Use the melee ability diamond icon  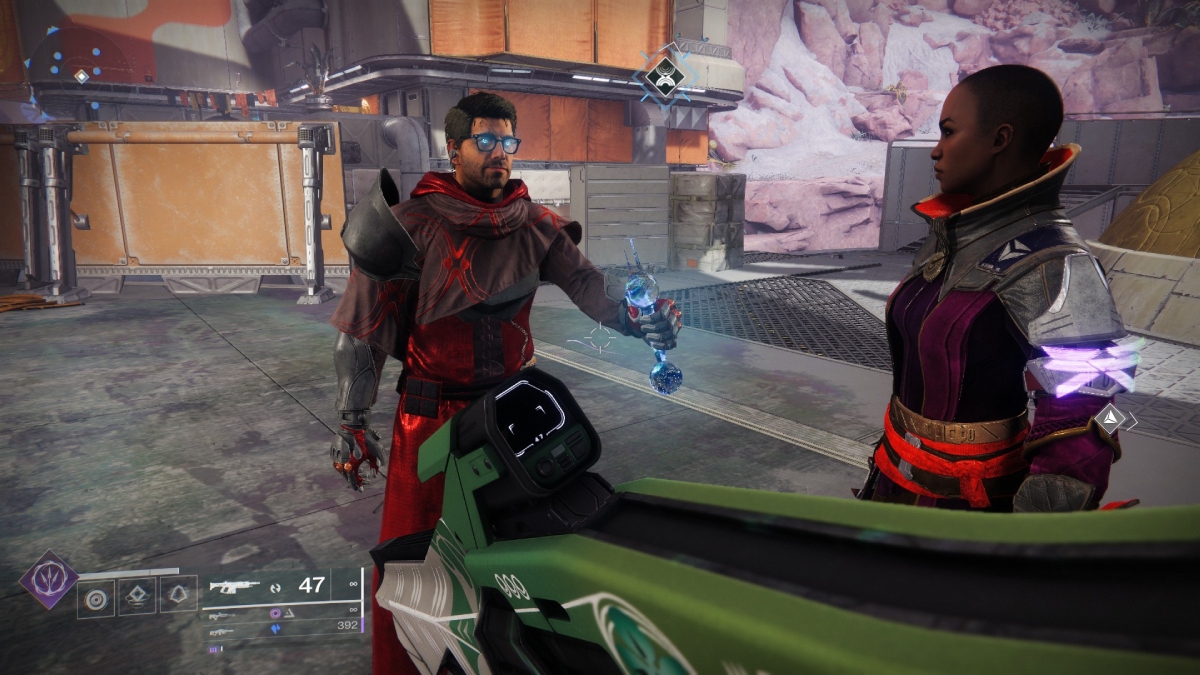(137, 597)
